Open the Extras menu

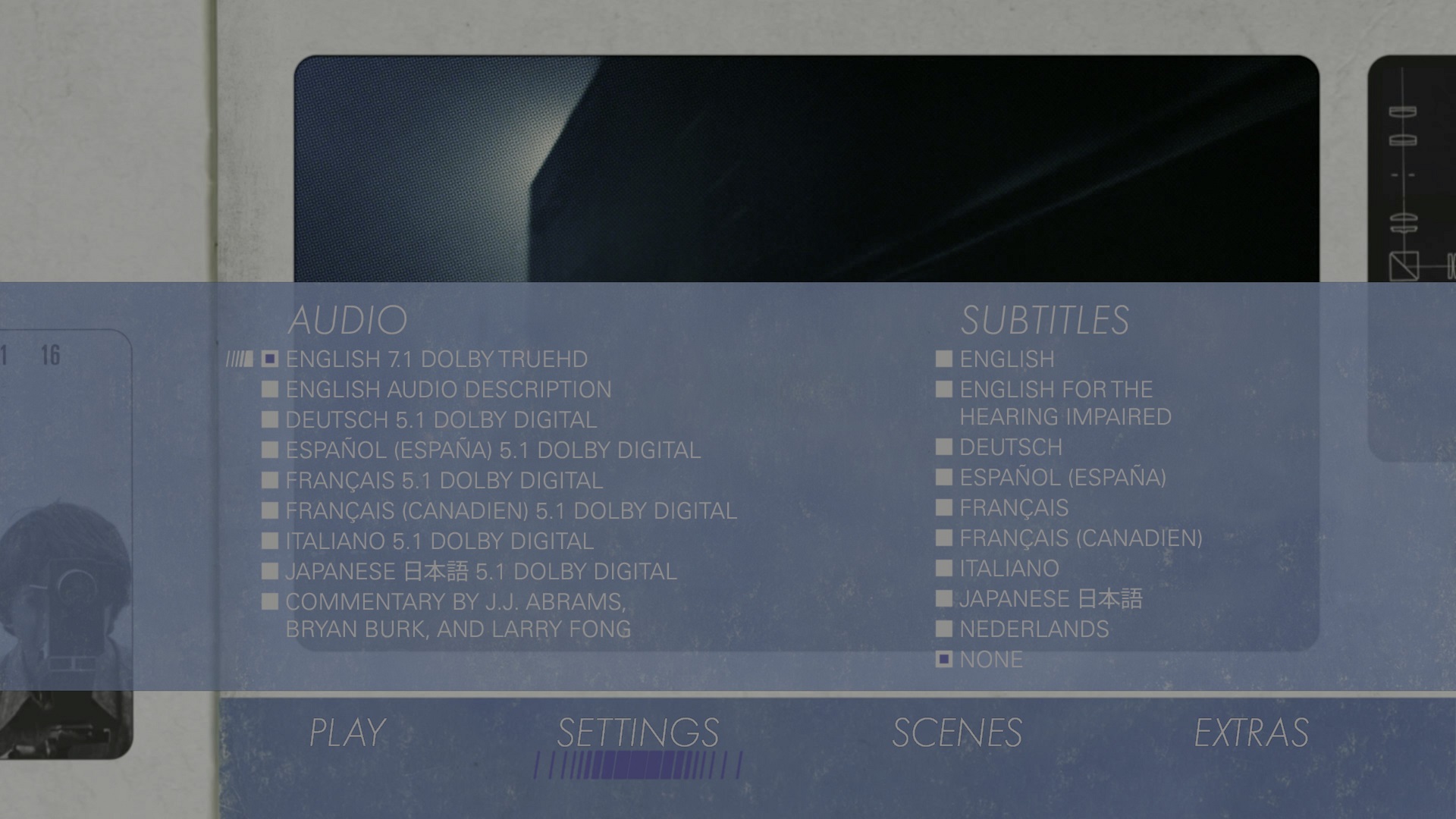(x=1251, y=733)
